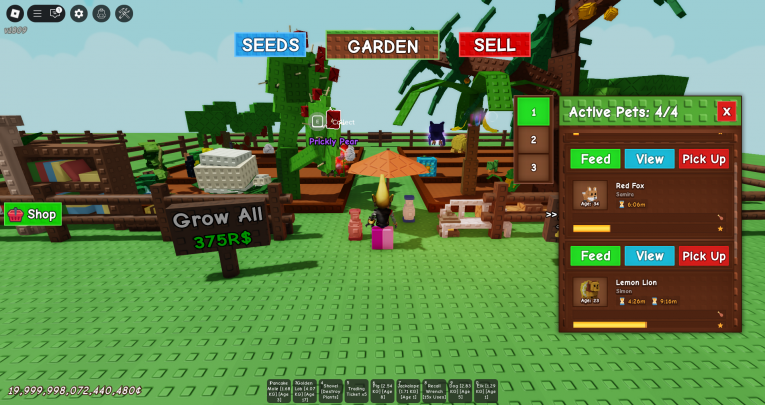Open the gear settings icon
The image size is (765, 405).
(78, 13)
